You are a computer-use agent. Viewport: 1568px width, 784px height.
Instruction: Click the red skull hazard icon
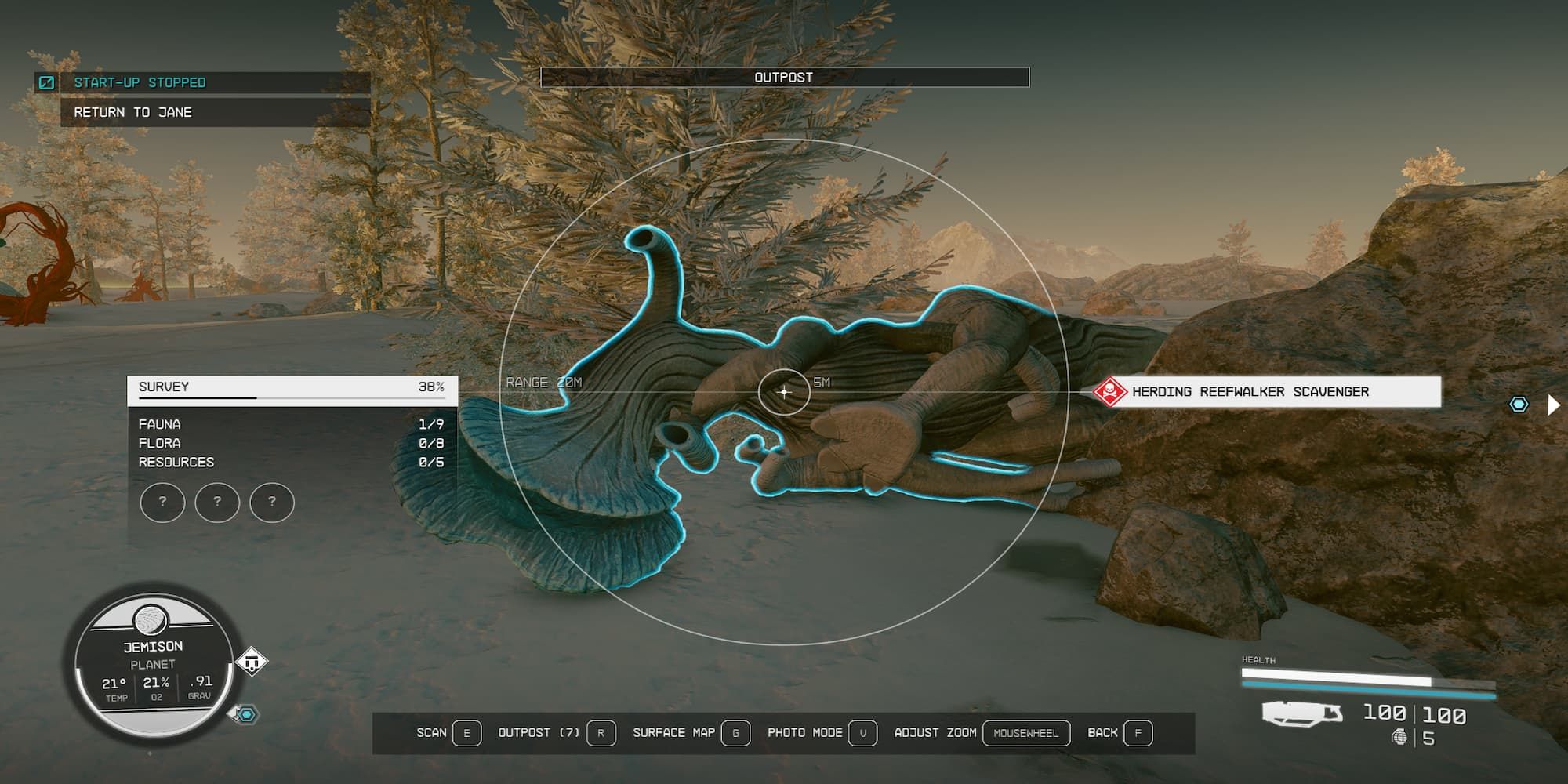coord(1109,391)
